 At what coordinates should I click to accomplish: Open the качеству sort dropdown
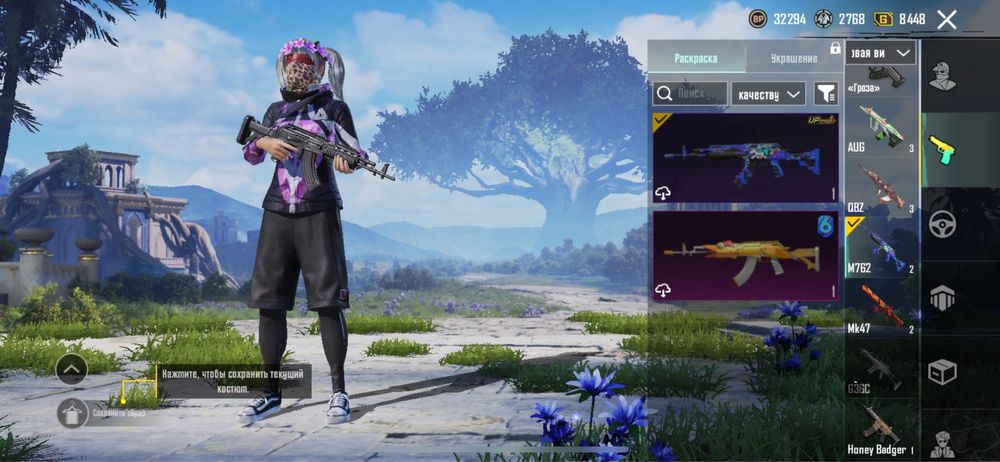(x=768, y=93)
